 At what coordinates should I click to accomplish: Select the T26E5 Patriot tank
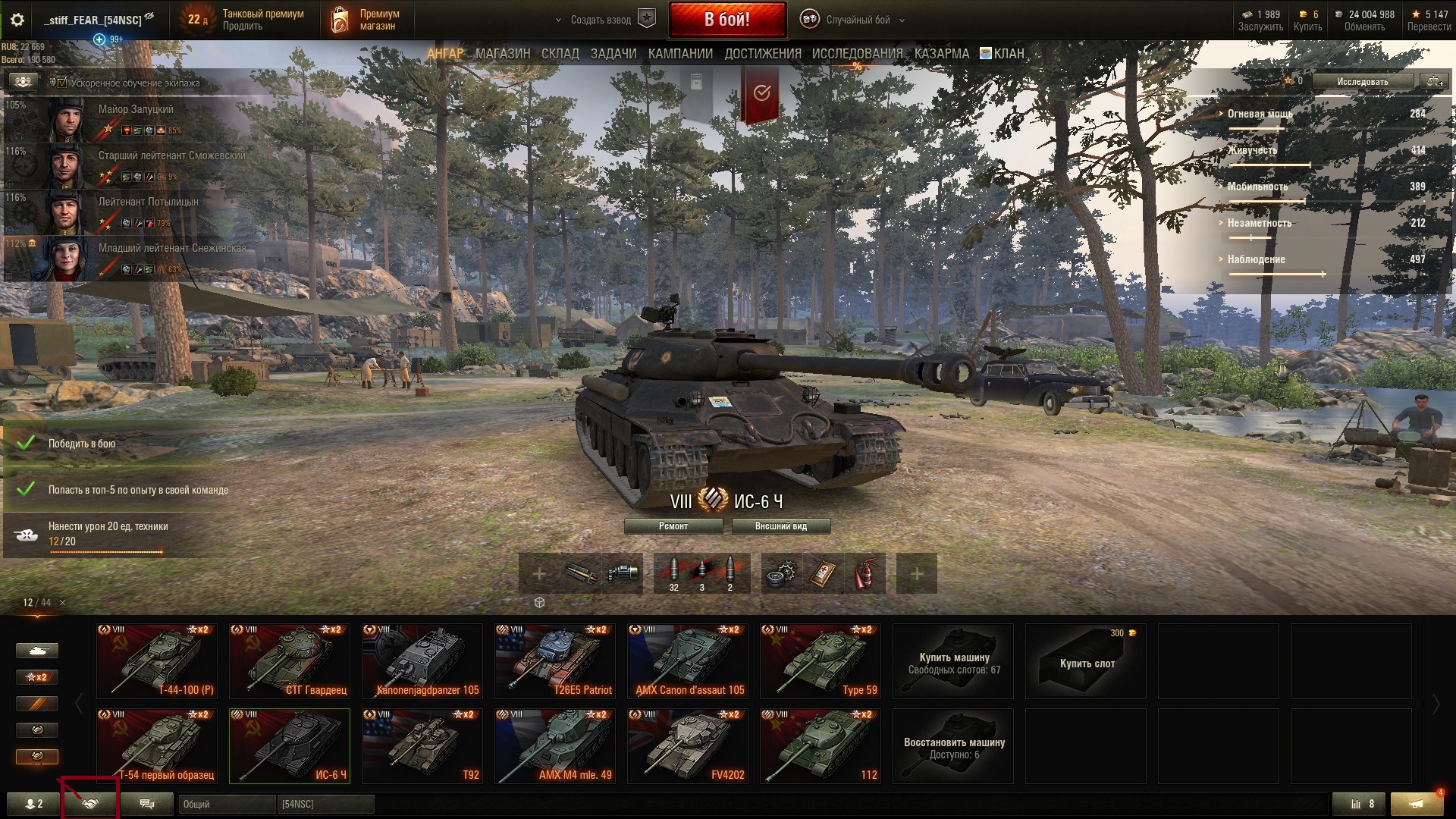554,661
